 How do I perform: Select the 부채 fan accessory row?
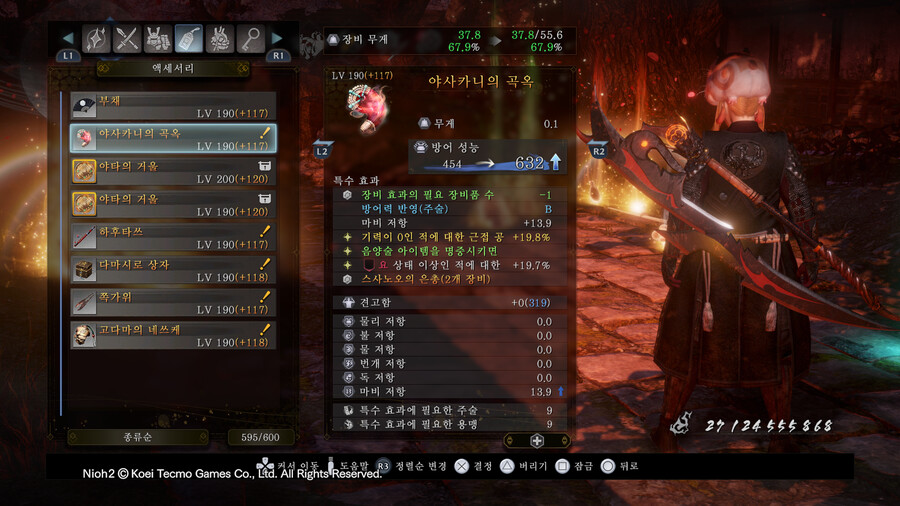click(172, 106)
